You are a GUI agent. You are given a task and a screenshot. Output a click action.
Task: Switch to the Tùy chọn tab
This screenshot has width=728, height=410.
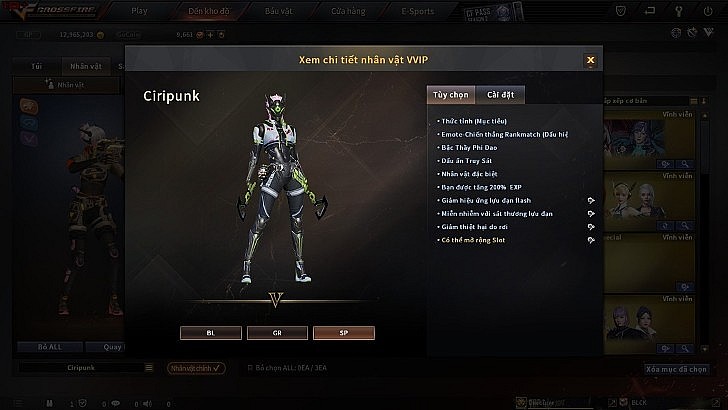click(x=450, y=95)
